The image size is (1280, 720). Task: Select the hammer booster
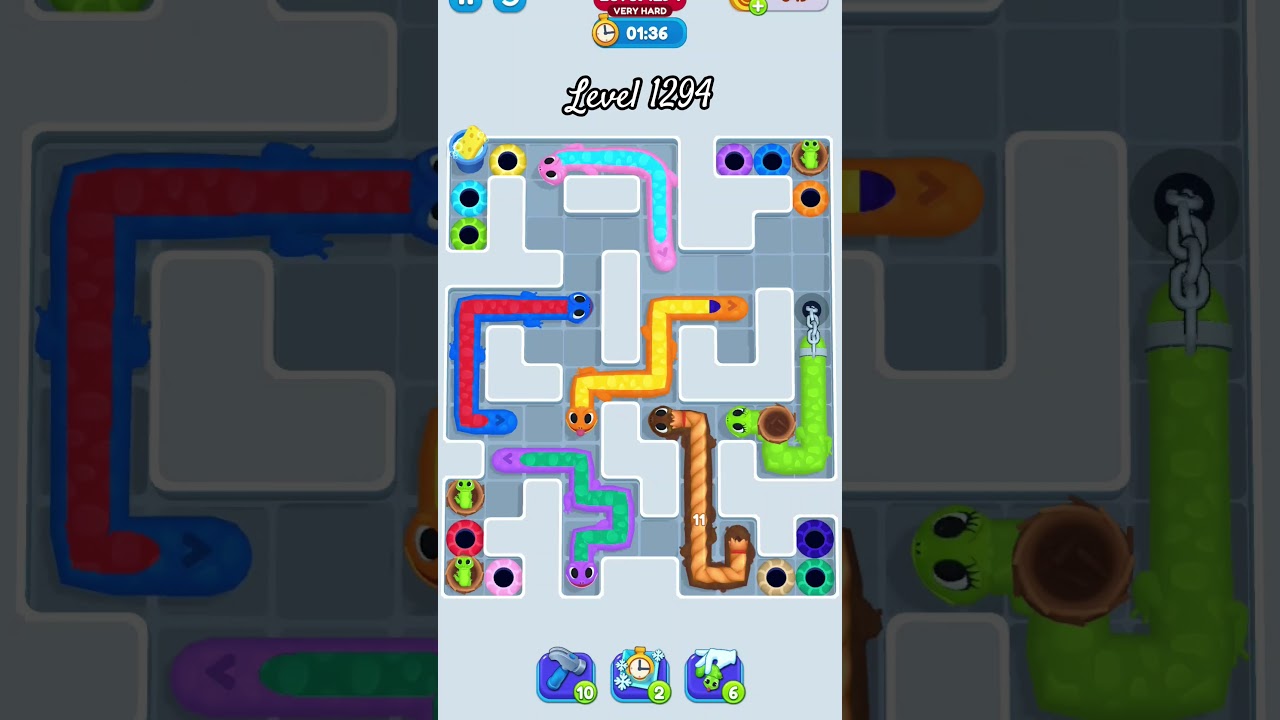567,675
